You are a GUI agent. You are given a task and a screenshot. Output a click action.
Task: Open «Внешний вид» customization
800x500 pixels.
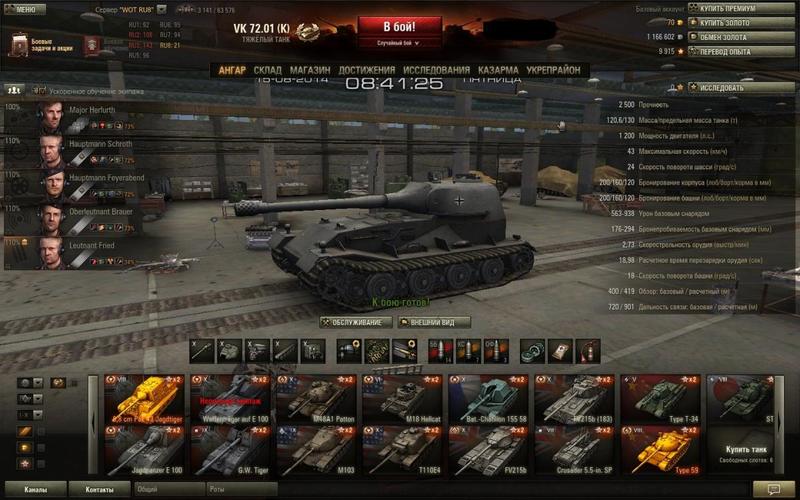click(434, 322)
